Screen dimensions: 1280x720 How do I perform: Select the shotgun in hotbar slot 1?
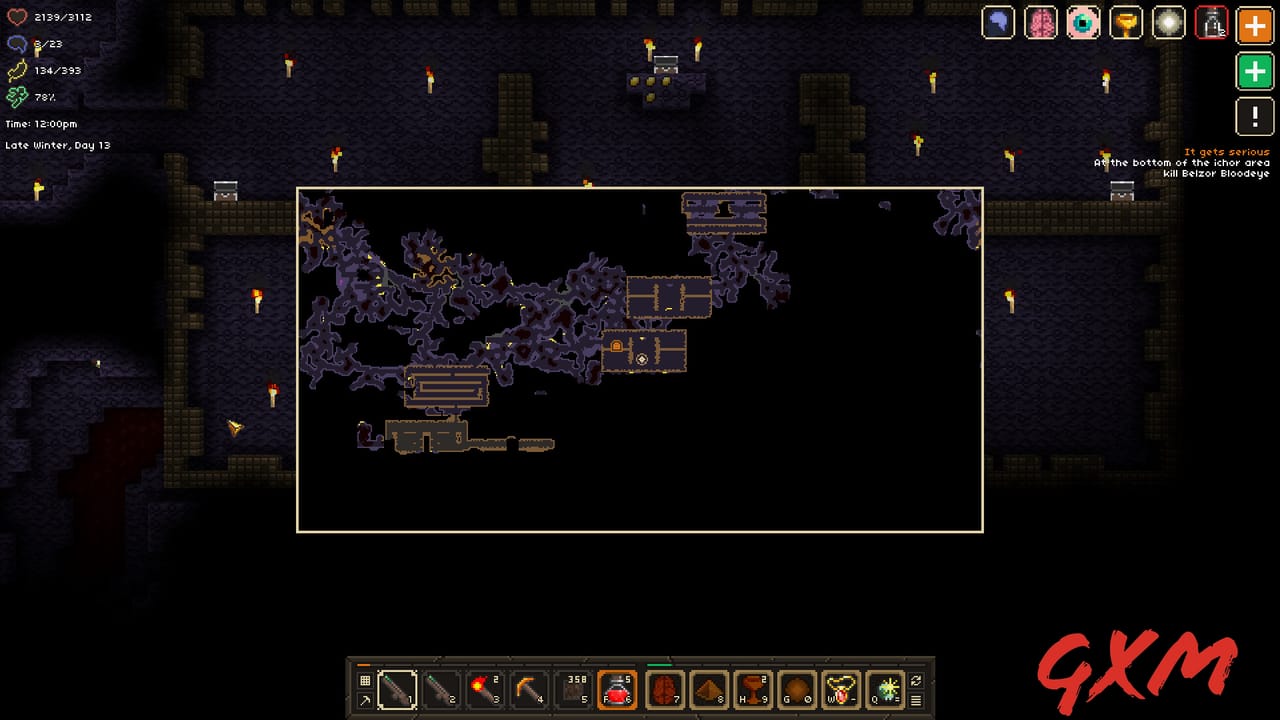click(397, 689)
